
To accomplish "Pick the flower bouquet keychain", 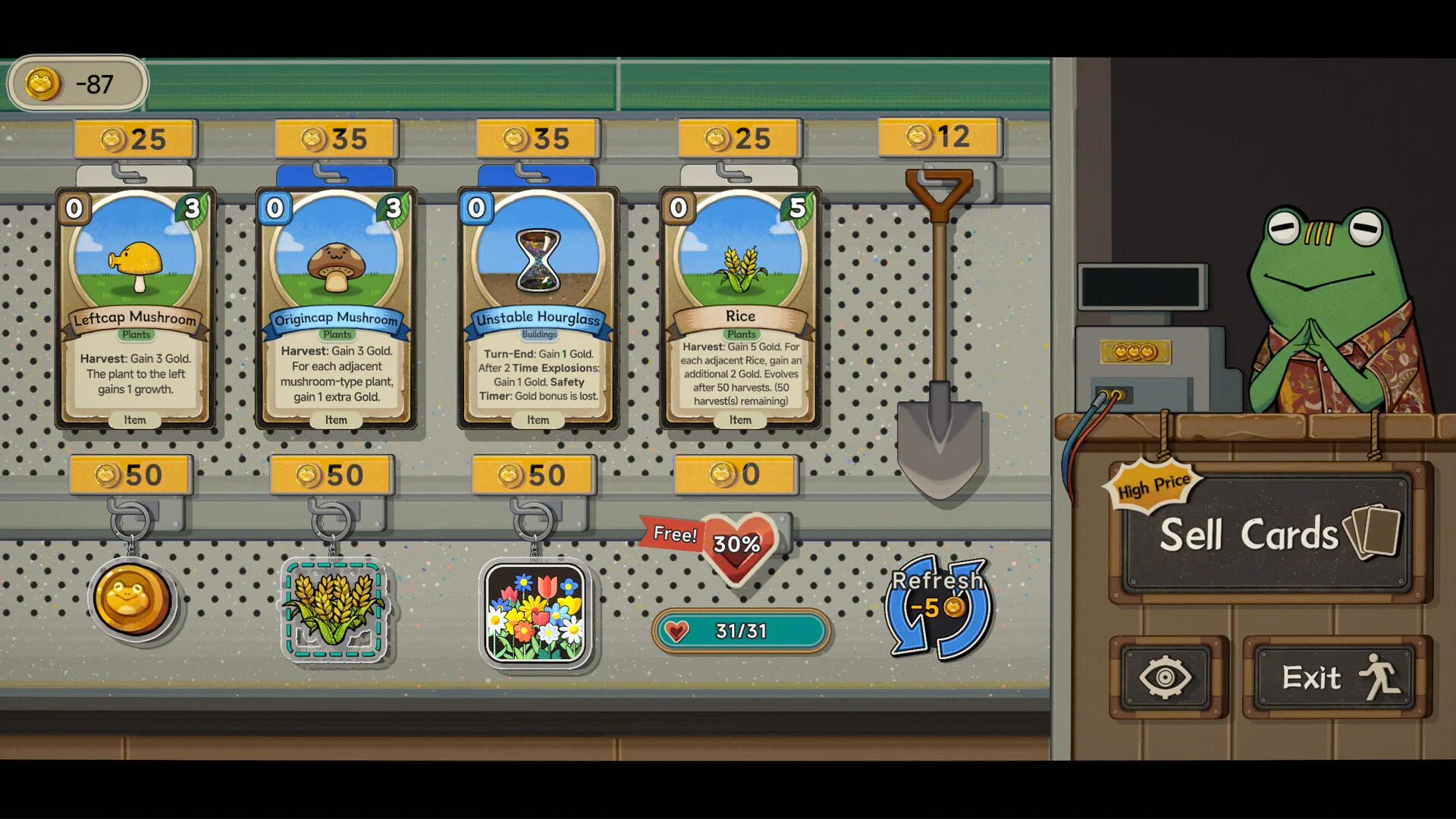I will 535,613.
